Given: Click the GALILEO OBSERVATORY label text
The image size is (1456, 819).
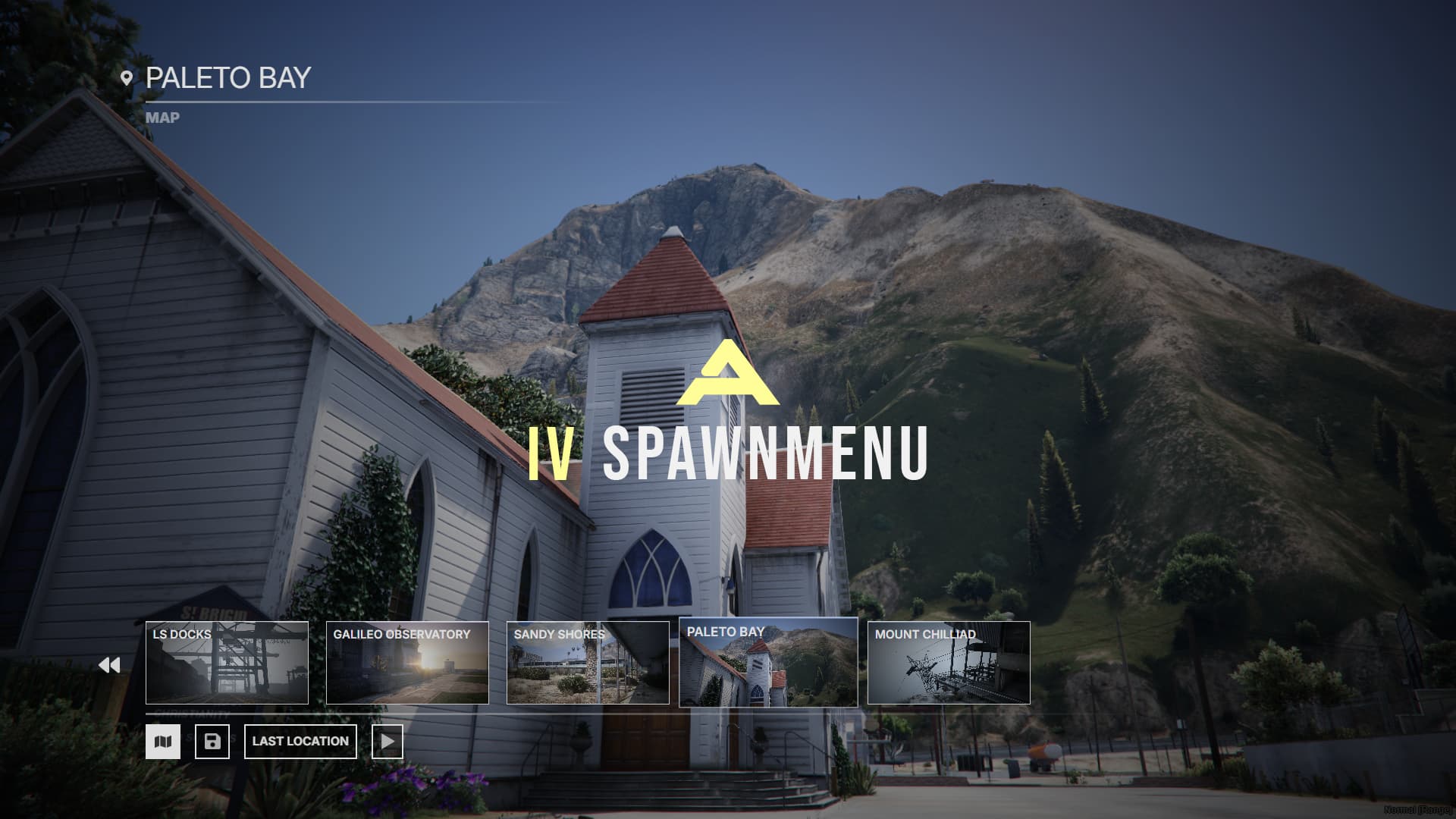Looking at the screenshot, I should [402, 634].
